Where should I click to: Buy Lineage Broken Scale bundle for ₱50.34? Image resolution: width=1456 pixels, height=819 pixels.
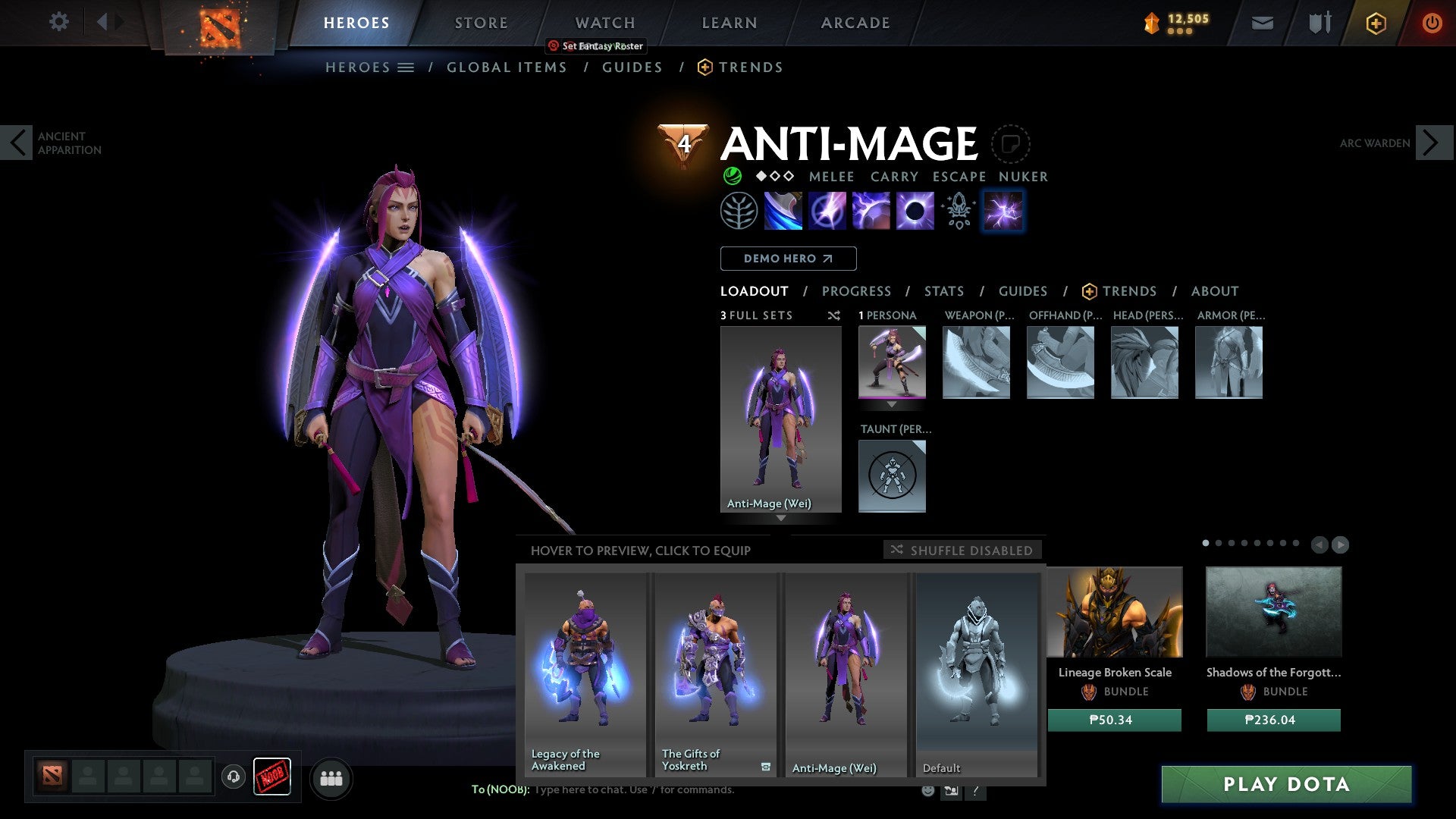pyautogui.click(x=1114, y=720)
